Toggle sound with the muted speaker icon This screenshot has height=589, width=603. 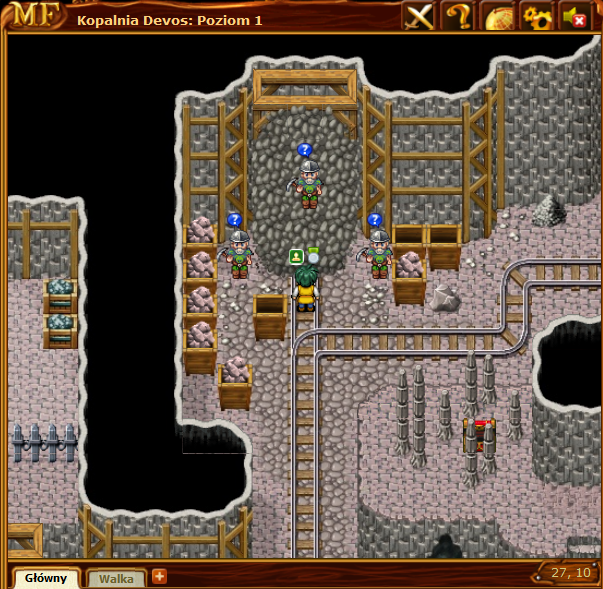pyautogui.click(x=575, y=16)
